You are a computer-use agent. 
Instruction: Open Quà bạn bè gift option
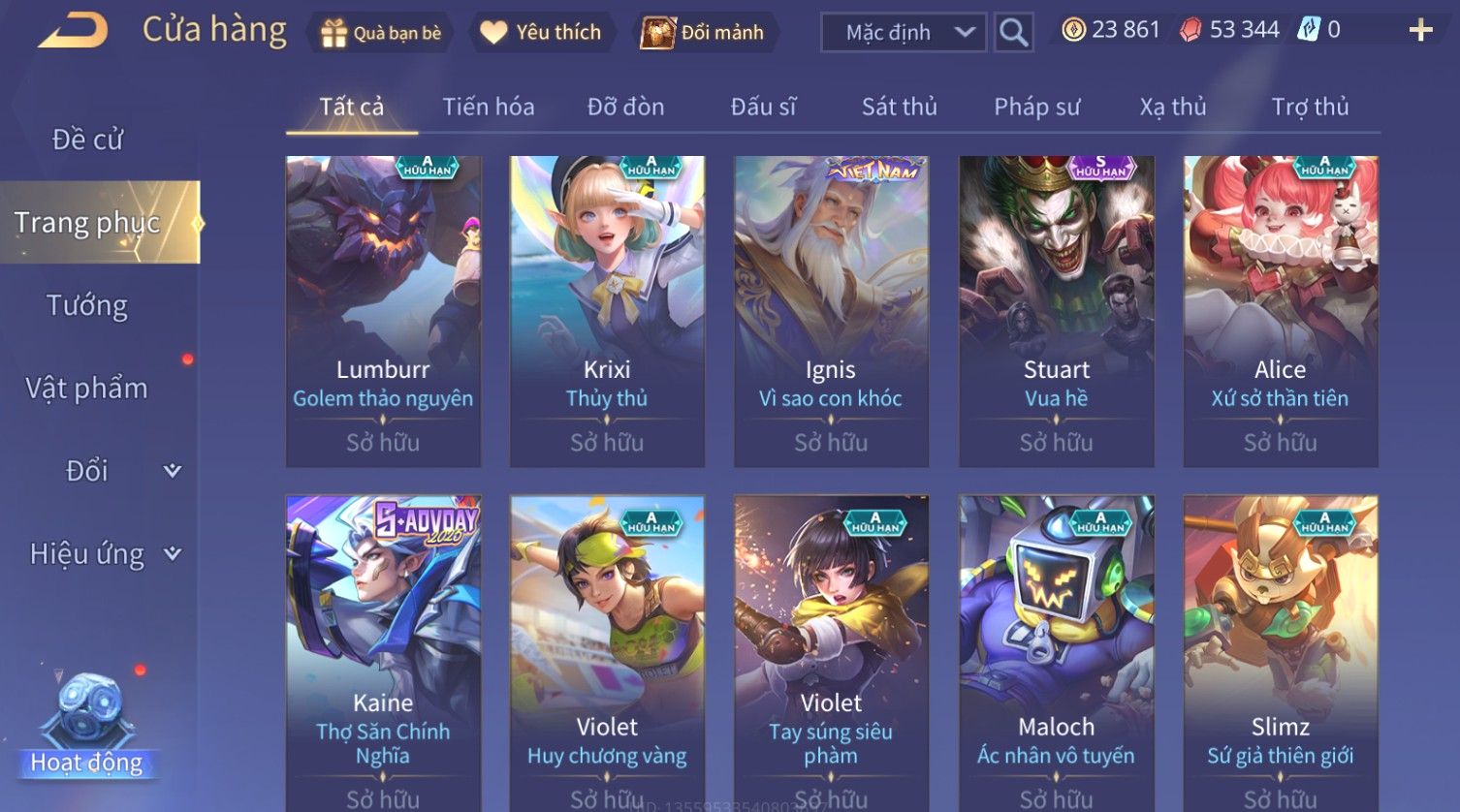click(x=380, y=33)
